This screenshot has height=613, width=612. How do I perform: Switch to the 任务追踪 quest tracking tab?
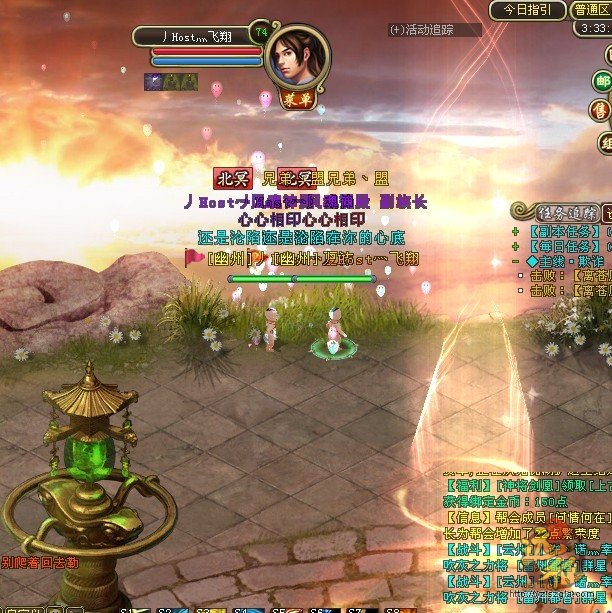[553, 212]
